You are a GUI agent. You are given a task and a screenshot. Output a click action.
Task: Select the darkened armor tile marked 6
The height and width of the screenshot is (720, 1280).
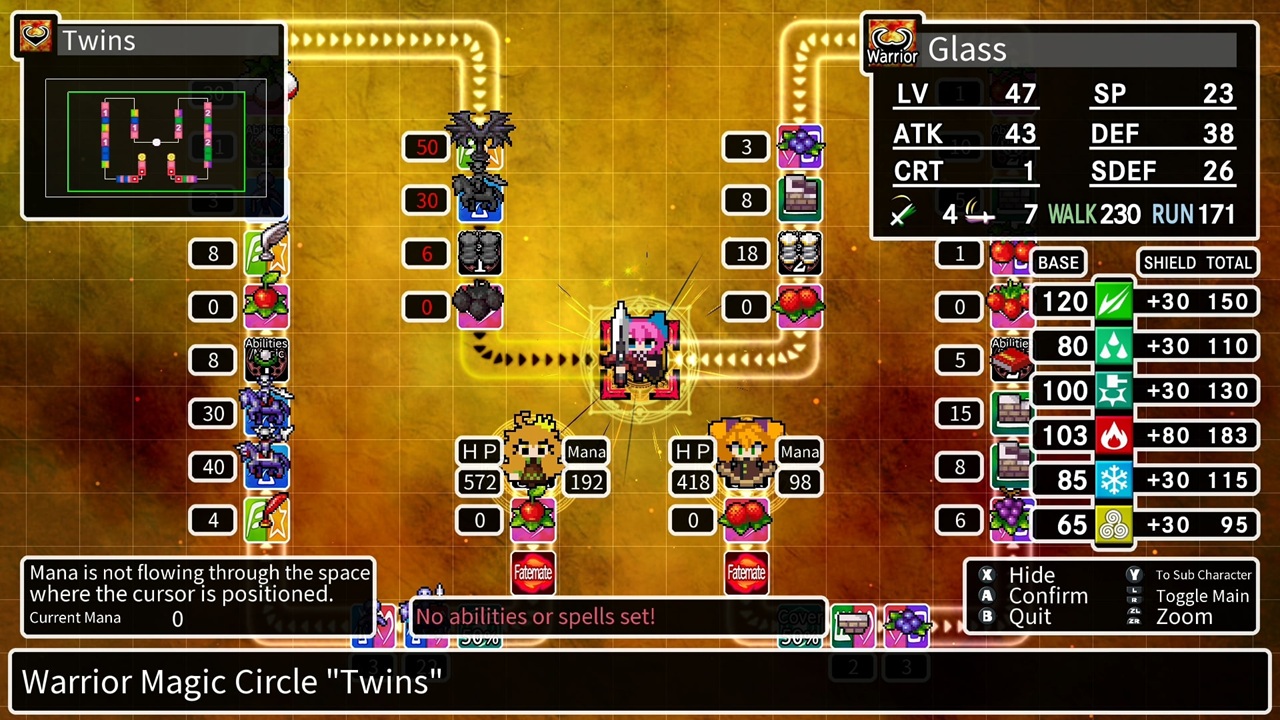pos(481,253)
